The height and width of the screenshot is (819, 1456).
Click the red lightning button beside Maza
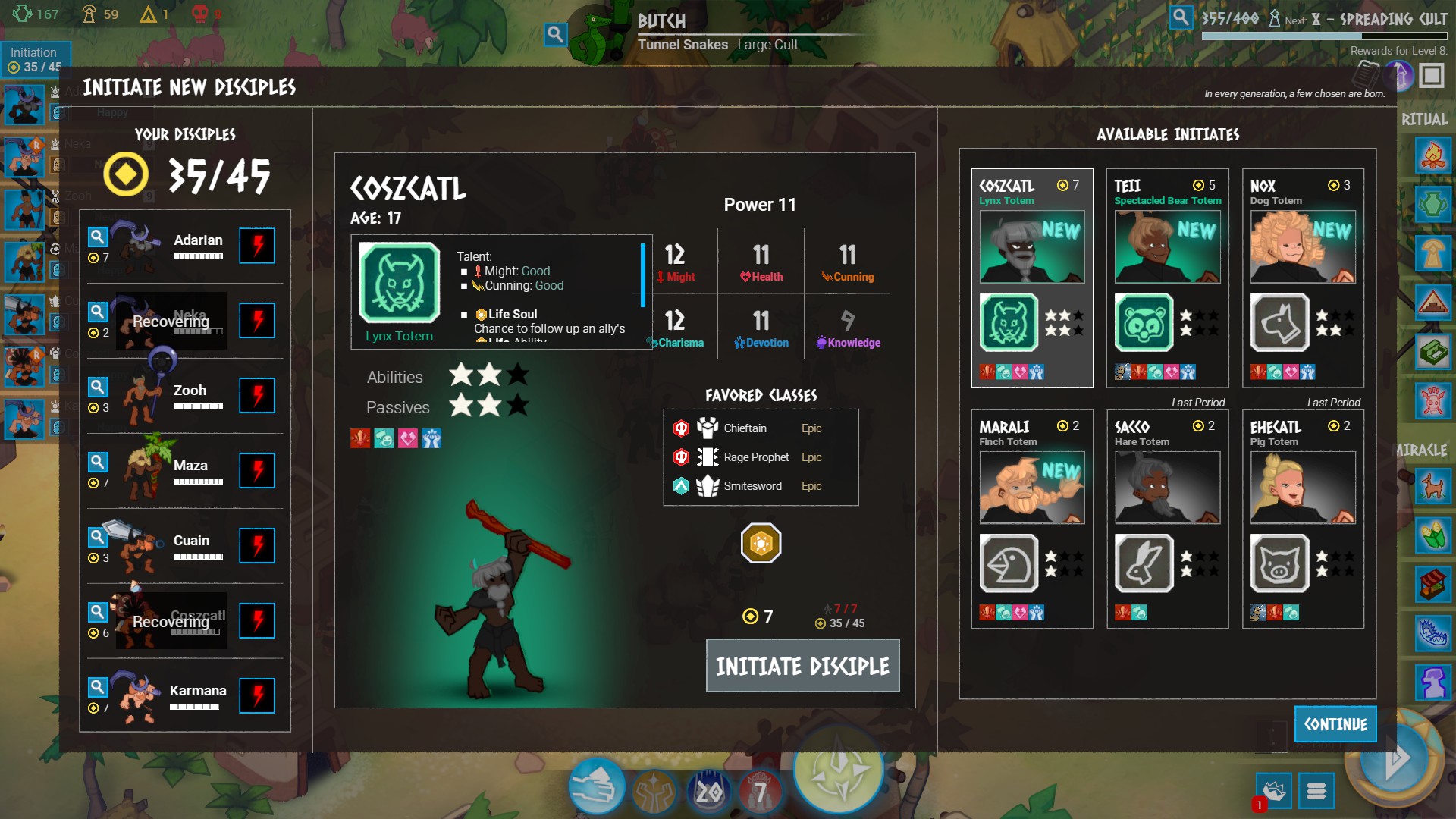point(257,470)
